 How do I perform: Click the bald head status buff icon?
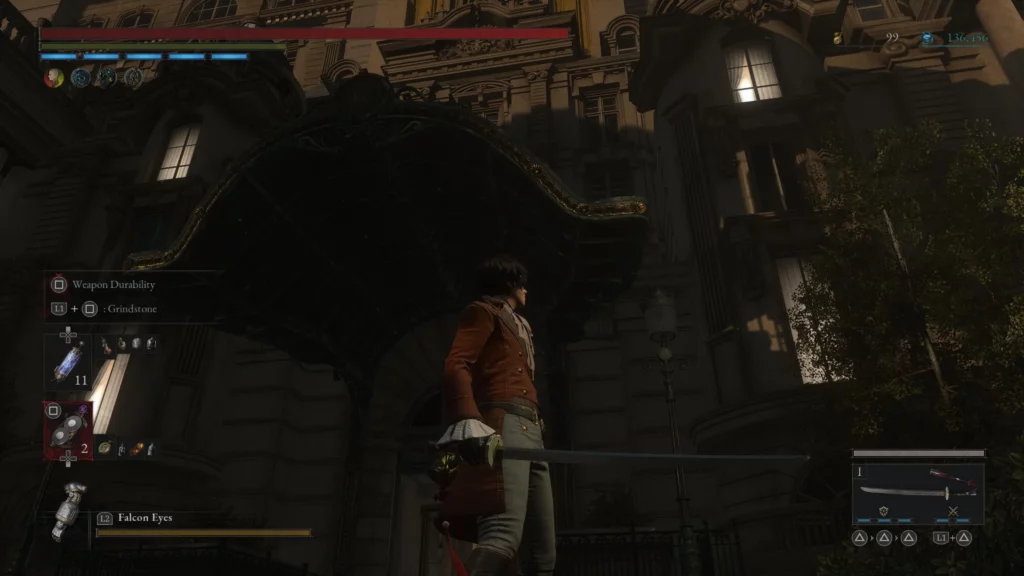coord(53,78)
